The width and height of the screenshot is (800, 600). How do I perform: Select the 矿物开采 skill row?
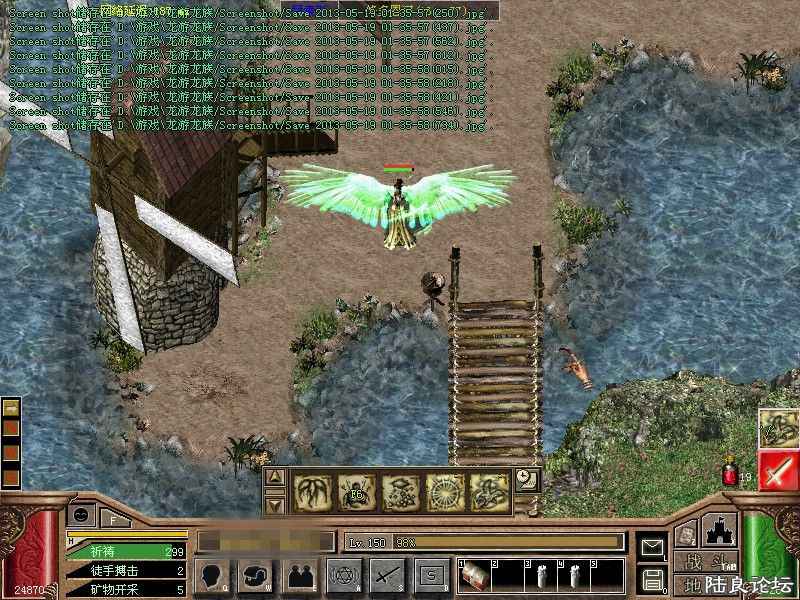(x=125, y=589)
